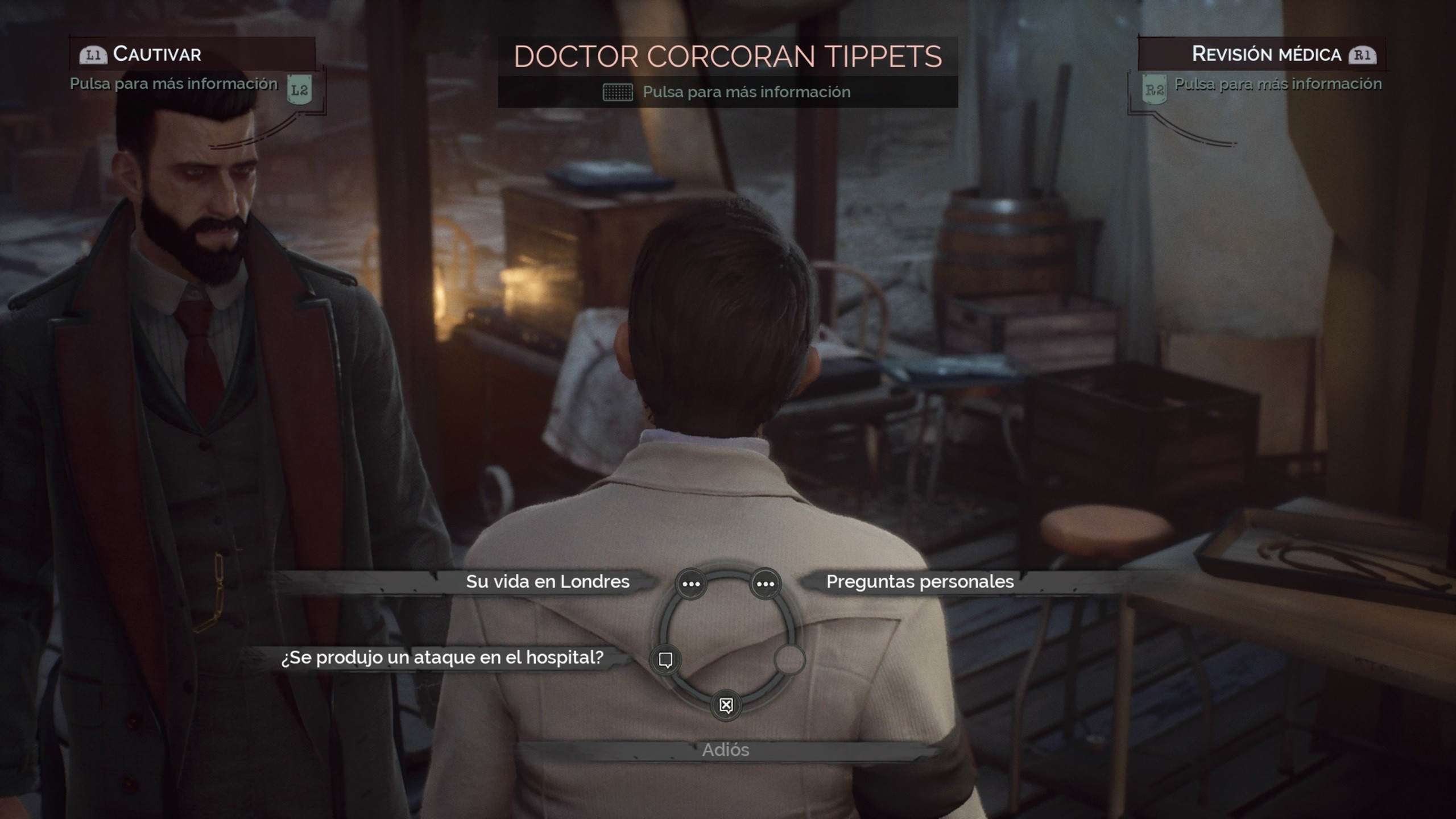Activate the Cautivar mesmerize option
This screenshot has width=1456, height=819.
click(x=156, y=54)
